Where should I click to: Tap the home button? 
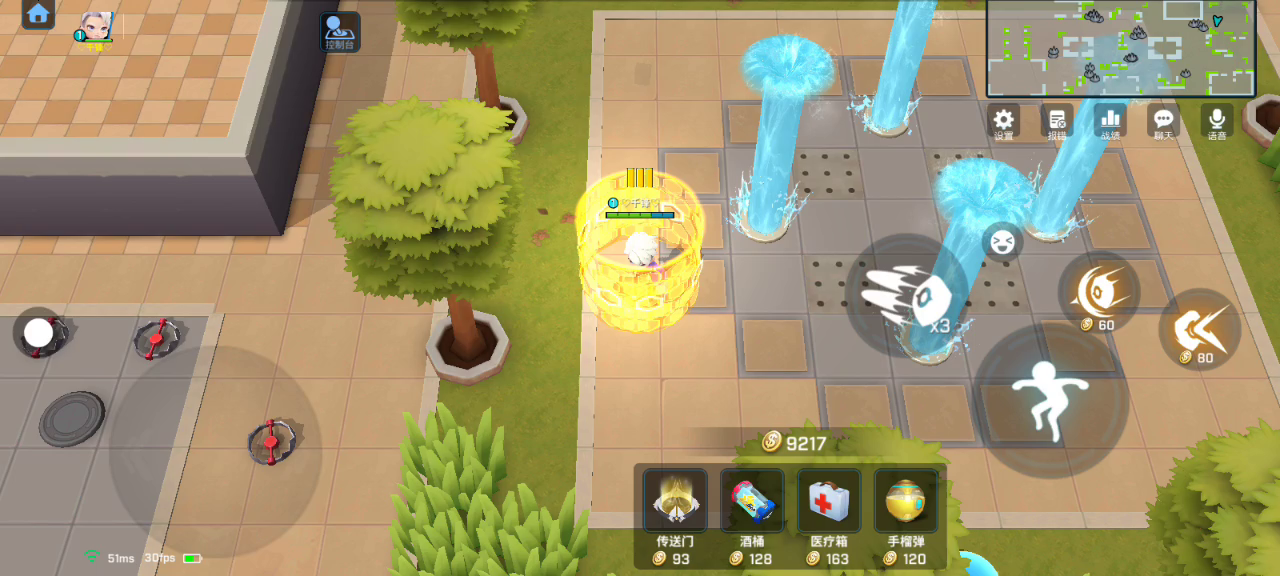[38, 14]
